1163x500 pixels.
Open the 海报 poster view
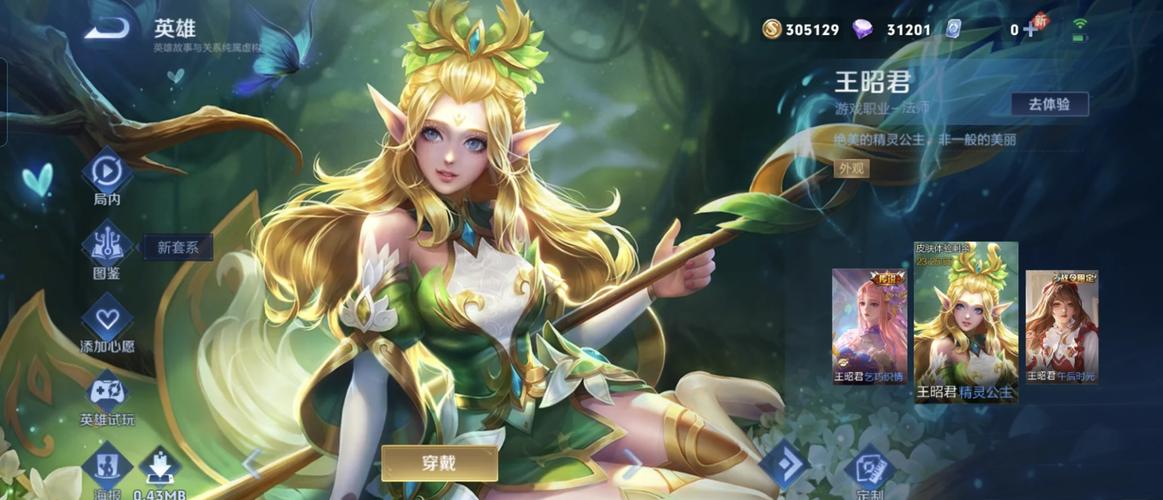point(107,465)
